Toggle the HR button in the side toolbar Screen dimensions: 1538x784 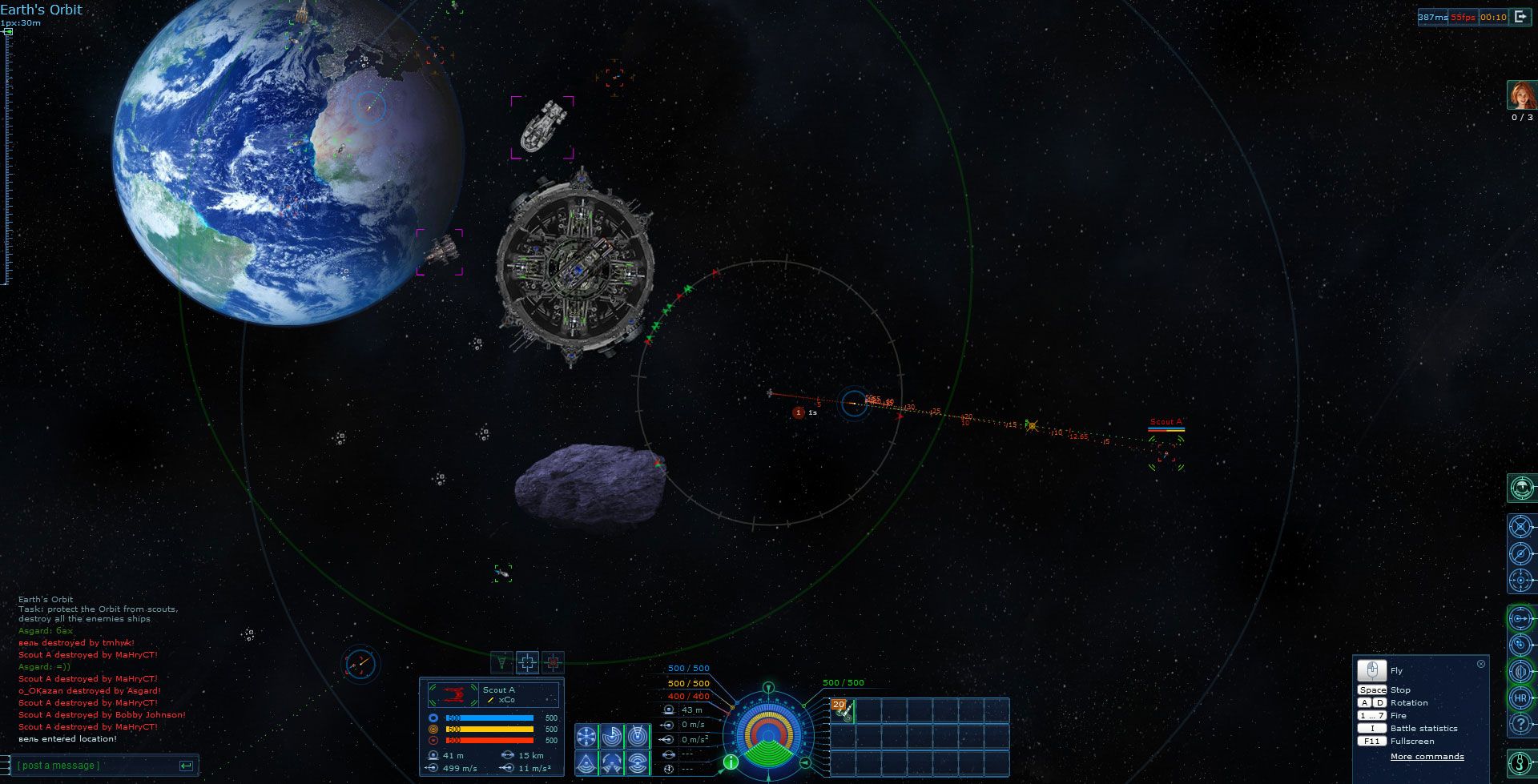click(1520, 698)
